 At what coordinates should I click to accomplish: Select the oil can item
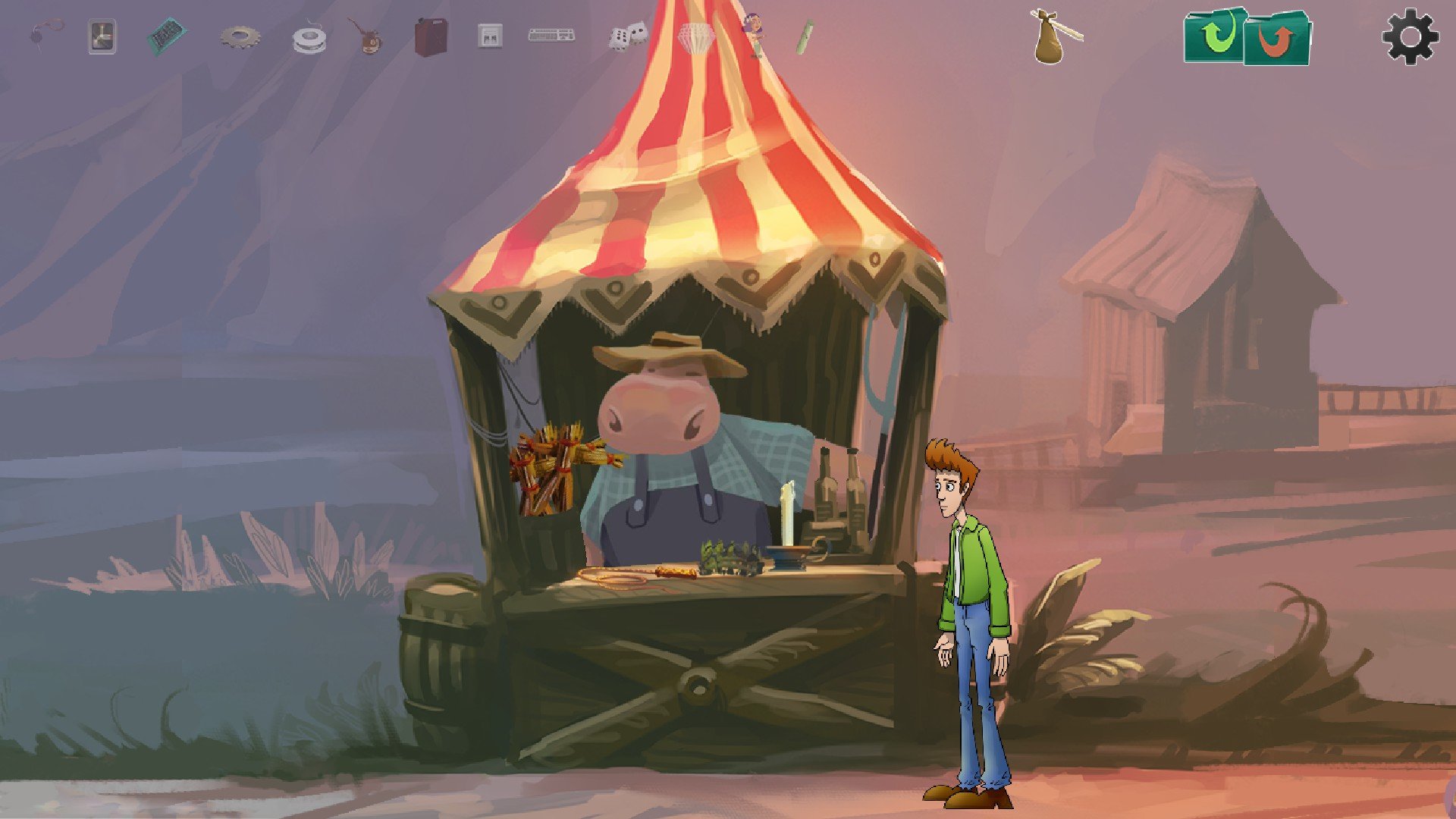367,37
